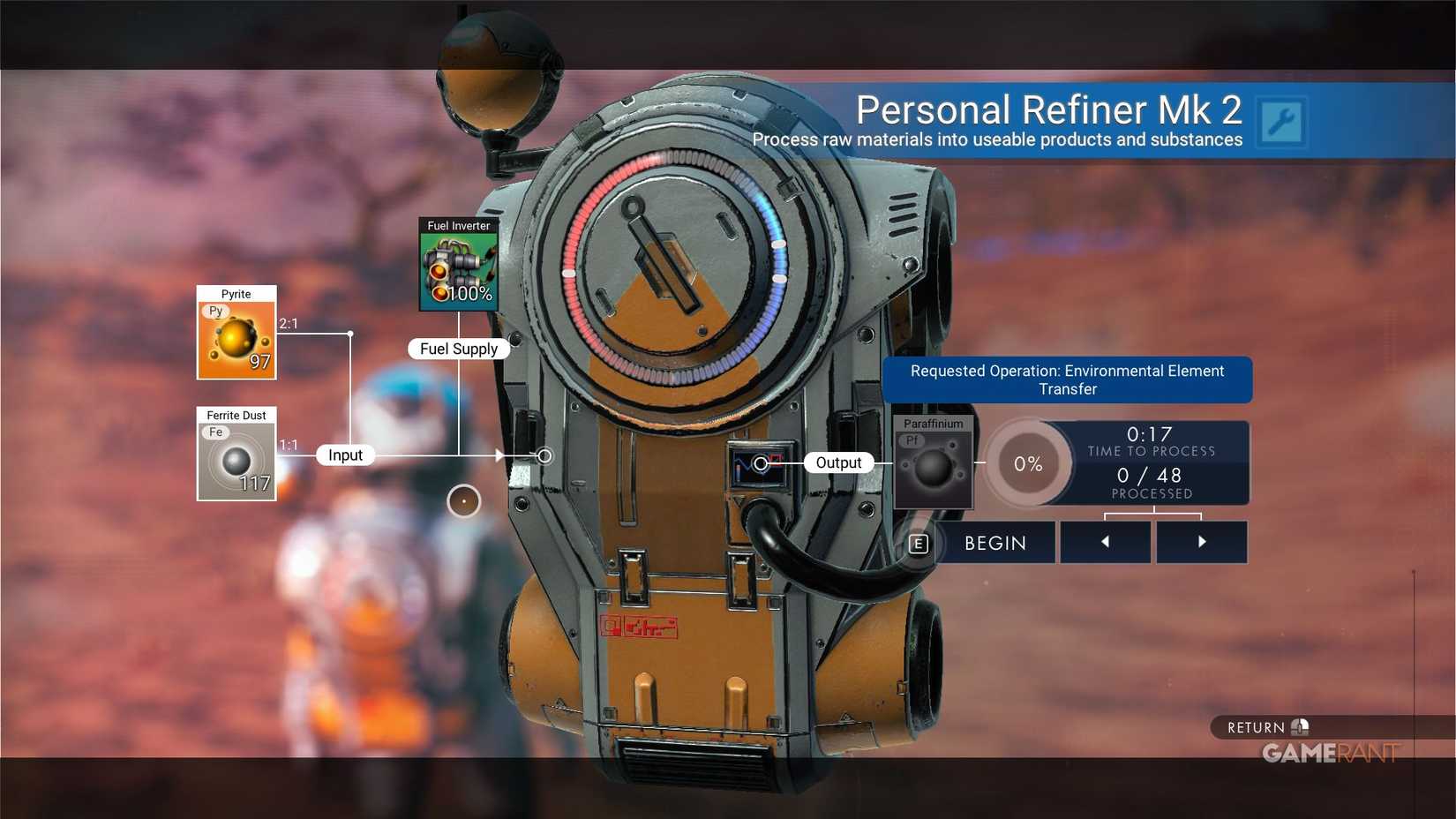Click the Output label
Screen dimensions: 1456x819
tap(837, 462)
